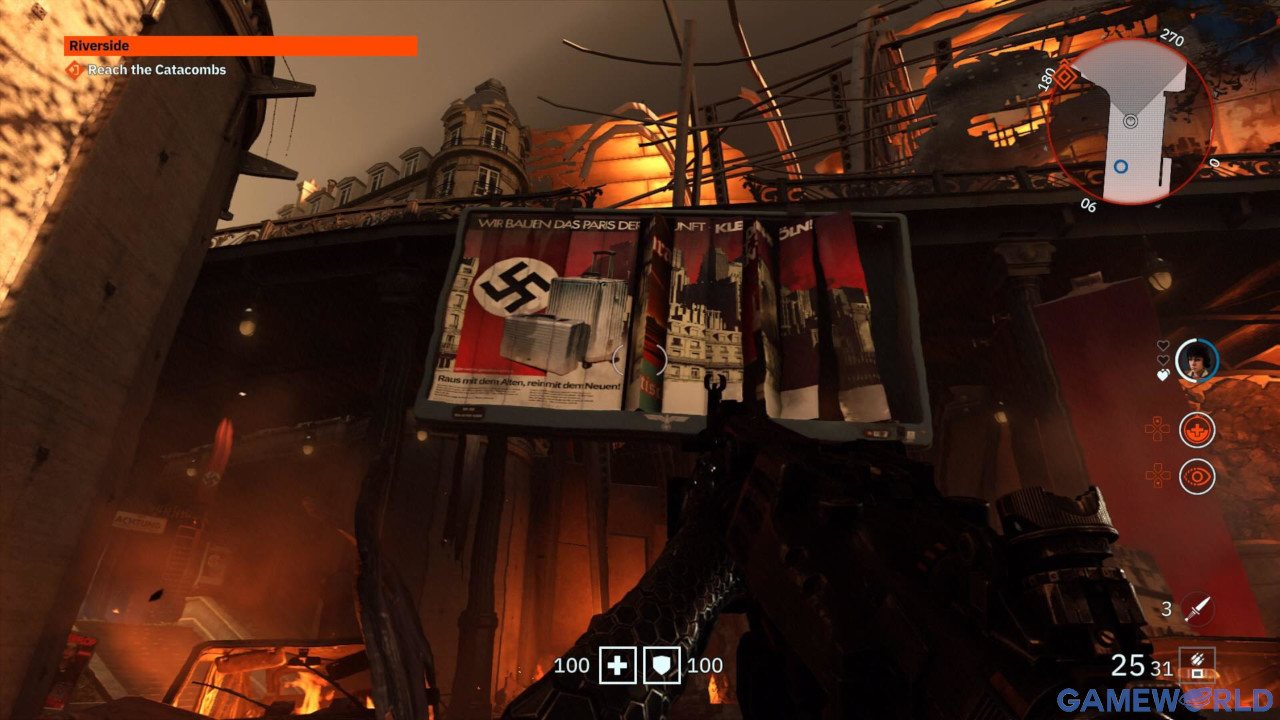Click the Riverside mission title bar
The height and width of the screenshot is (720, 1280).
pyautogui.click(x=240, y=46)
